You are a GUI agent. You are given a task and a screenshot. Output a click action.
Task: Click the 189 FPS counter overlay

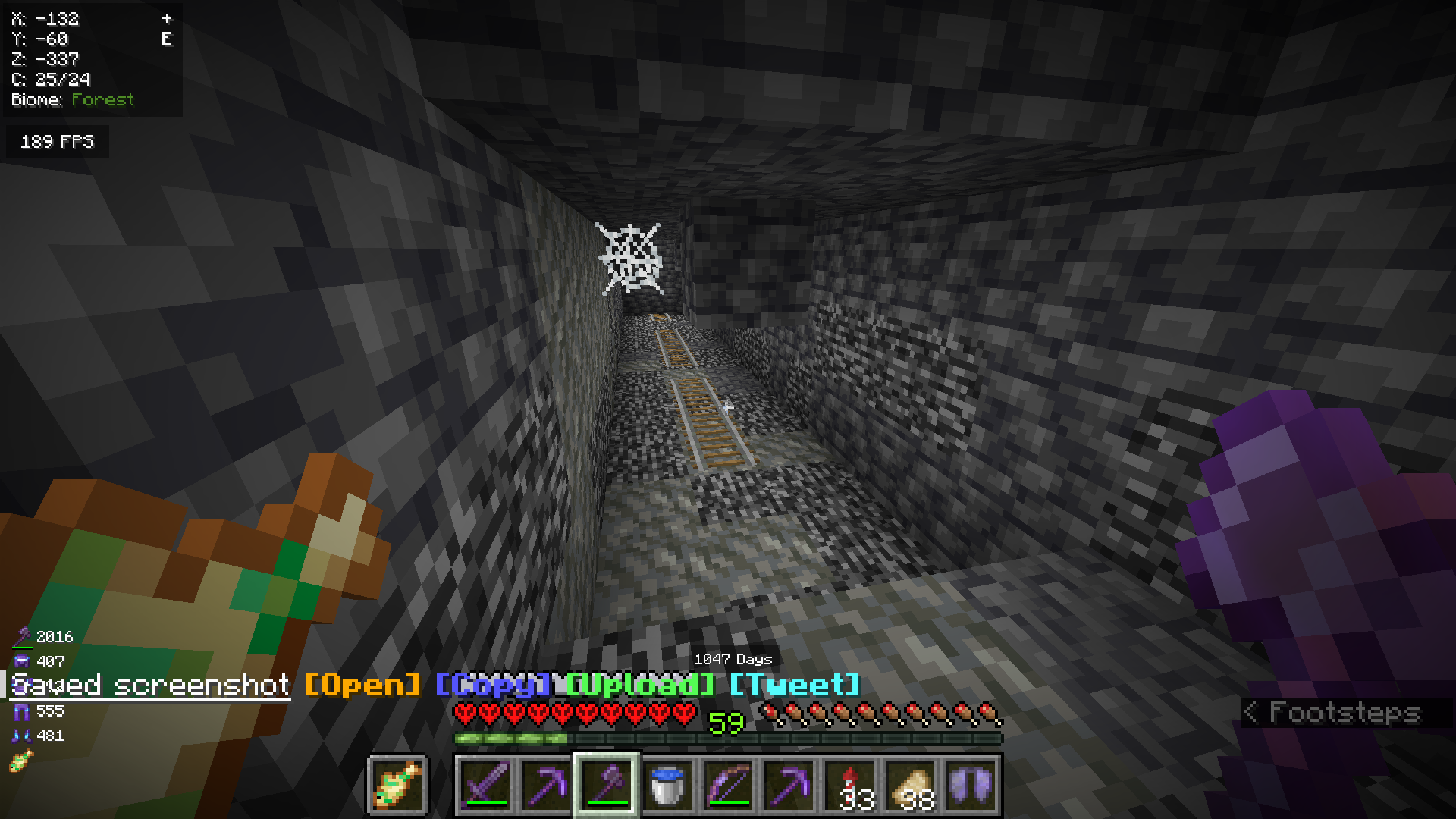(x=57, y=141)
